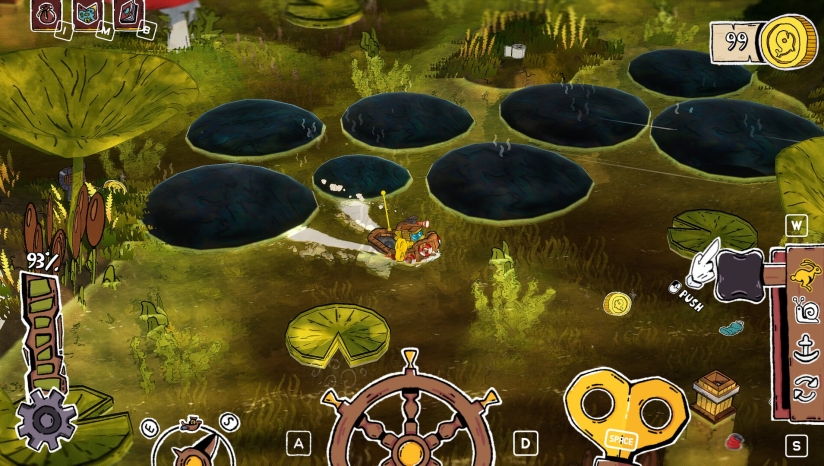Click the throttle lever handle

[740, 269]
